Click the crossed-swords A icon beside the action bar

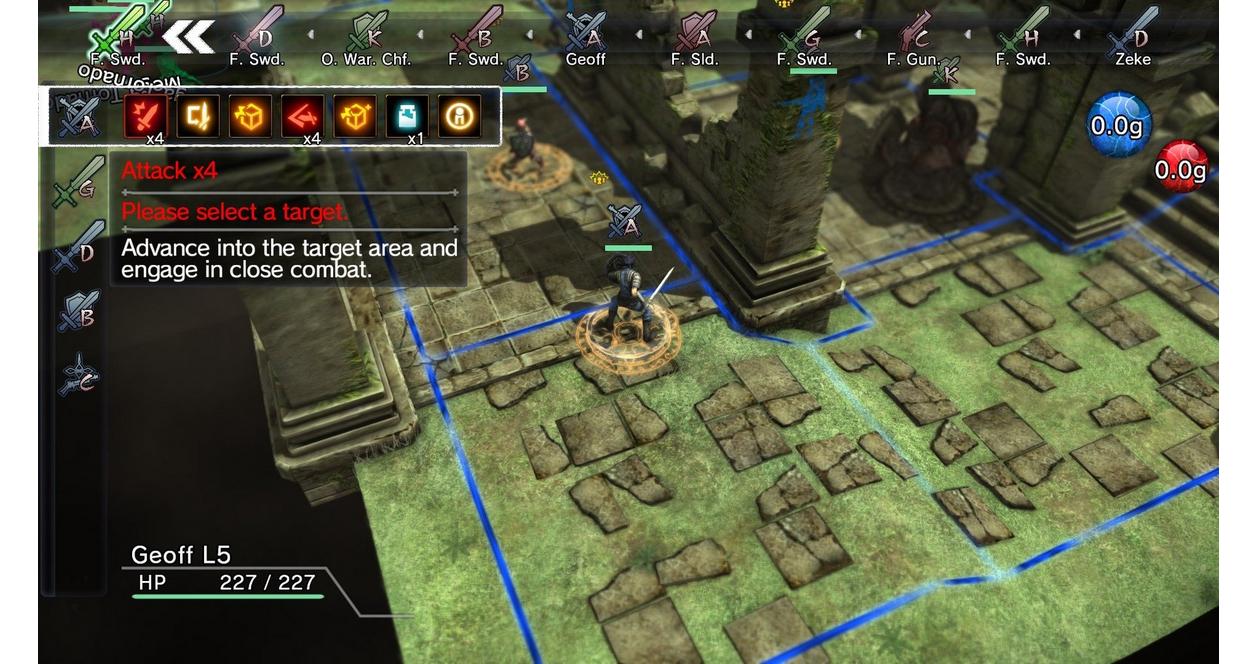pyautogui.click(x=78, y=118)
